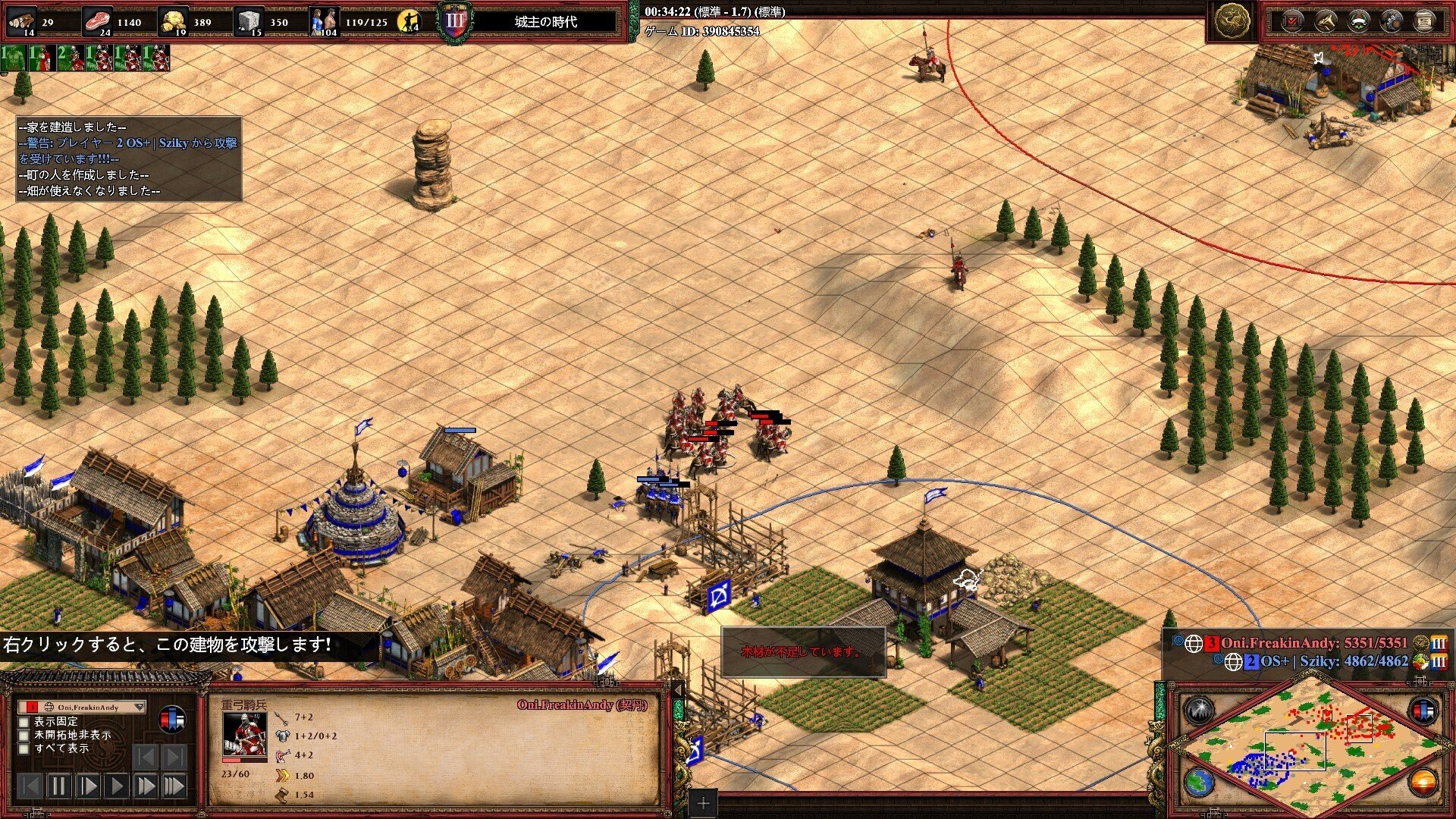
Task: Click the player colors ribbon swatch icon
Action: [x=171, y=719]
